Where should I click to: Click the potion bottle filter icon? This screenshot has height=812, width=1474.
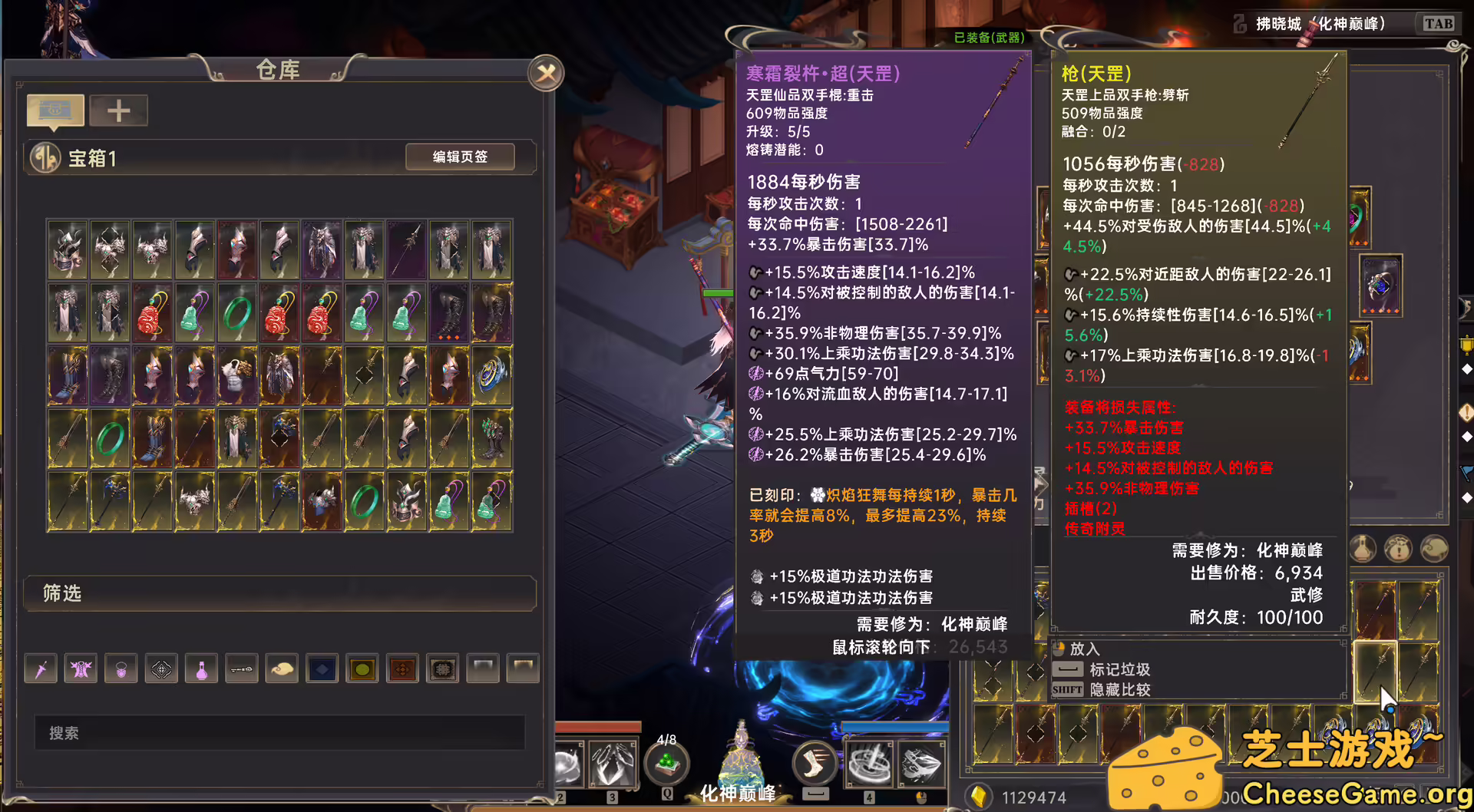pyautogui.click(x=201, y=668)
